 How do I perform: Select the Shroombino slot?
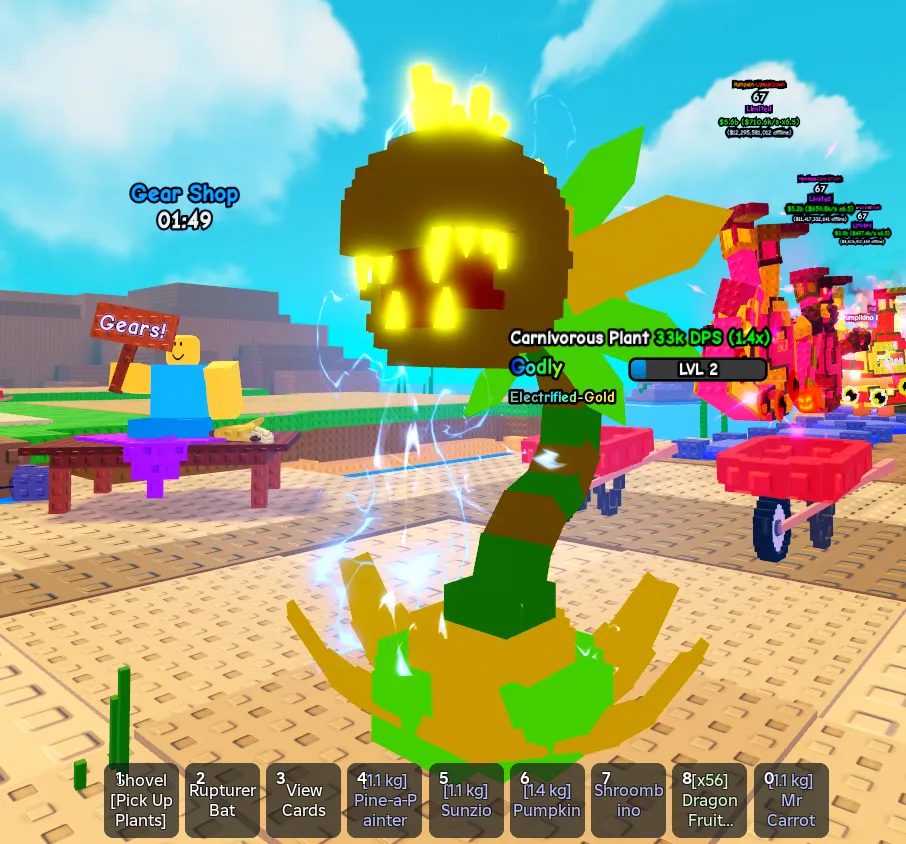[628, 800]
